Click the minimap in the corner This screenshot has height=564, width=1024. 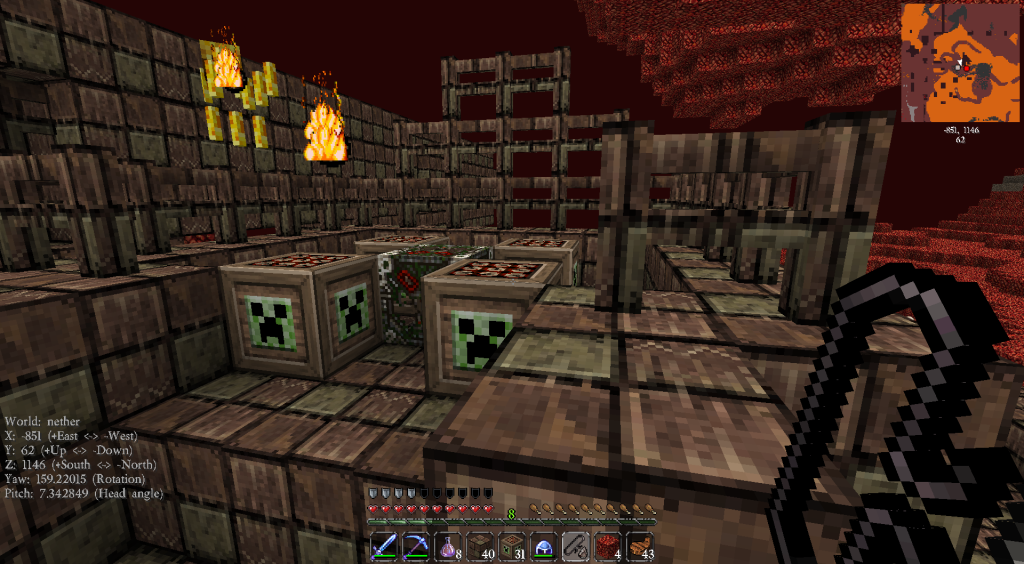(958, 62)
